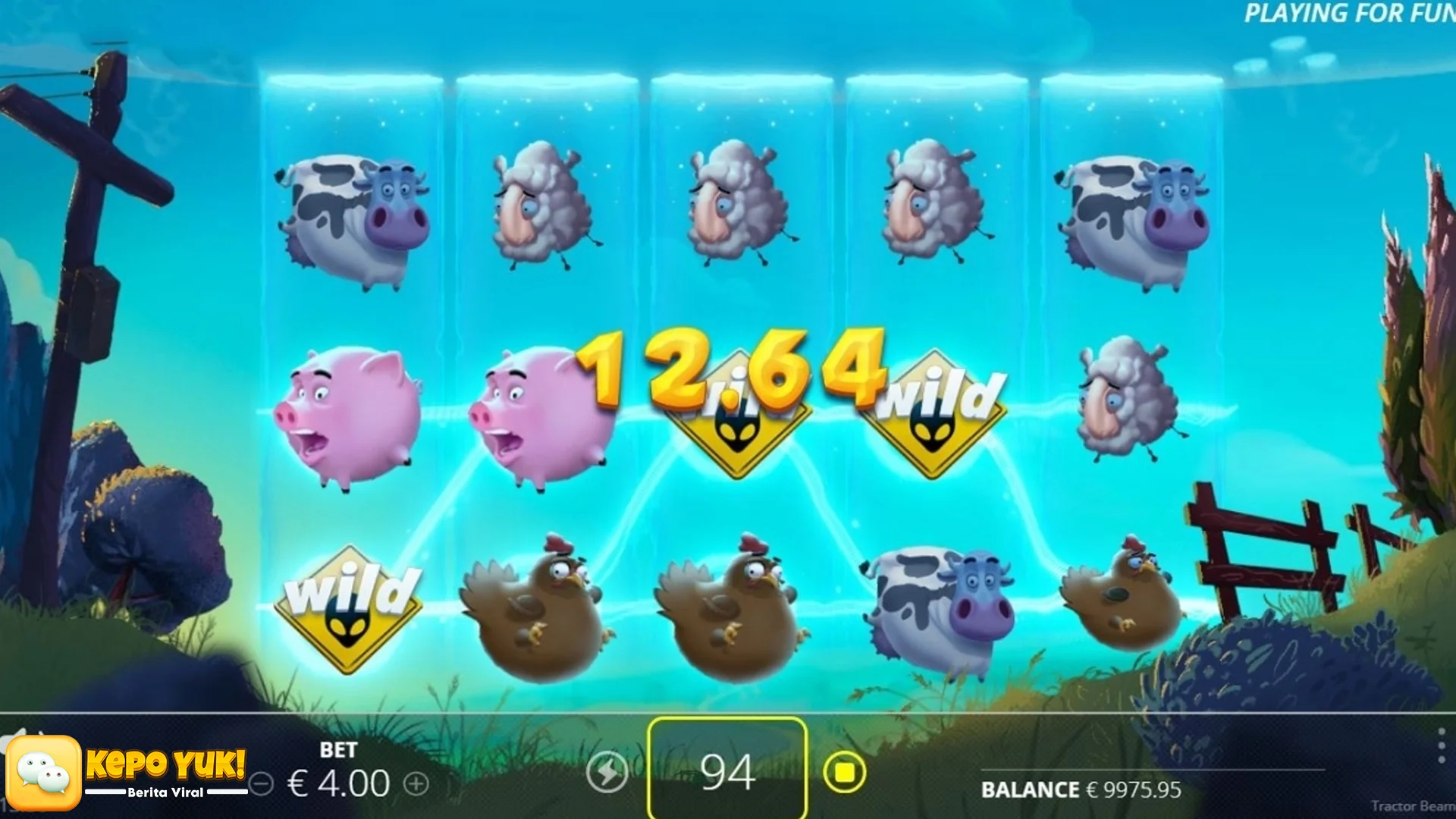Increase the bet with the plus button
Image resolution: width=1456 pixels, height=819 pixels.
click(416, 783)
